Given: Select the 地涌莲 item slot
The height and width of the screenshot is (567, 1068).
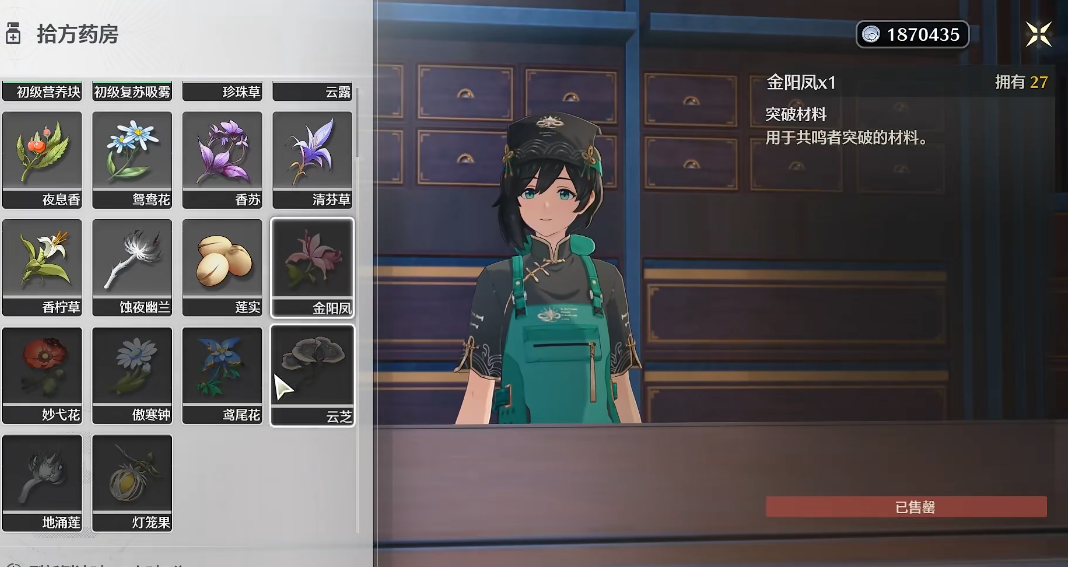Looking at the screenshot, I should (x=42, y=482).
